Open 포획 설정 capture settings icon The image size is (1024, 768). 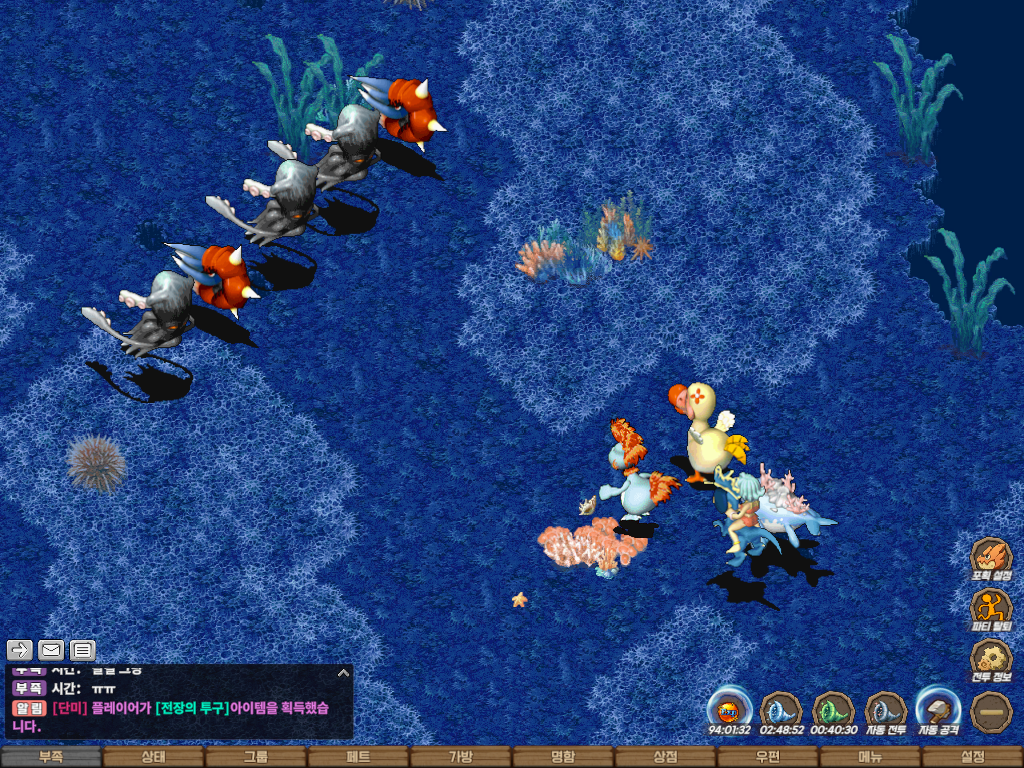click(x=991, y=558)
